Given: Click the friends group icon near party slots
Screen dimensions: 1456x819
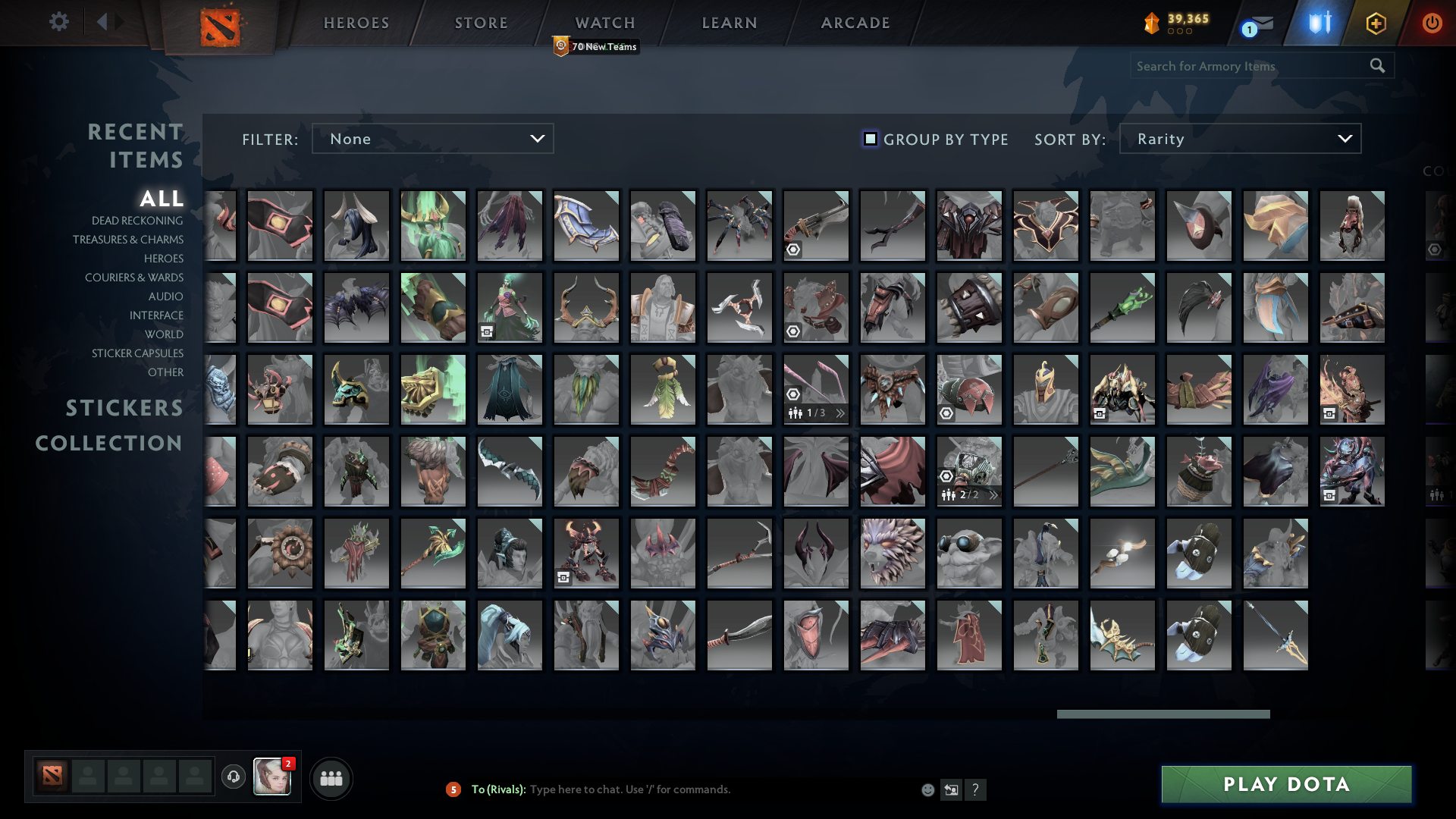Looking at the screenshot, I should click(331, 777).
